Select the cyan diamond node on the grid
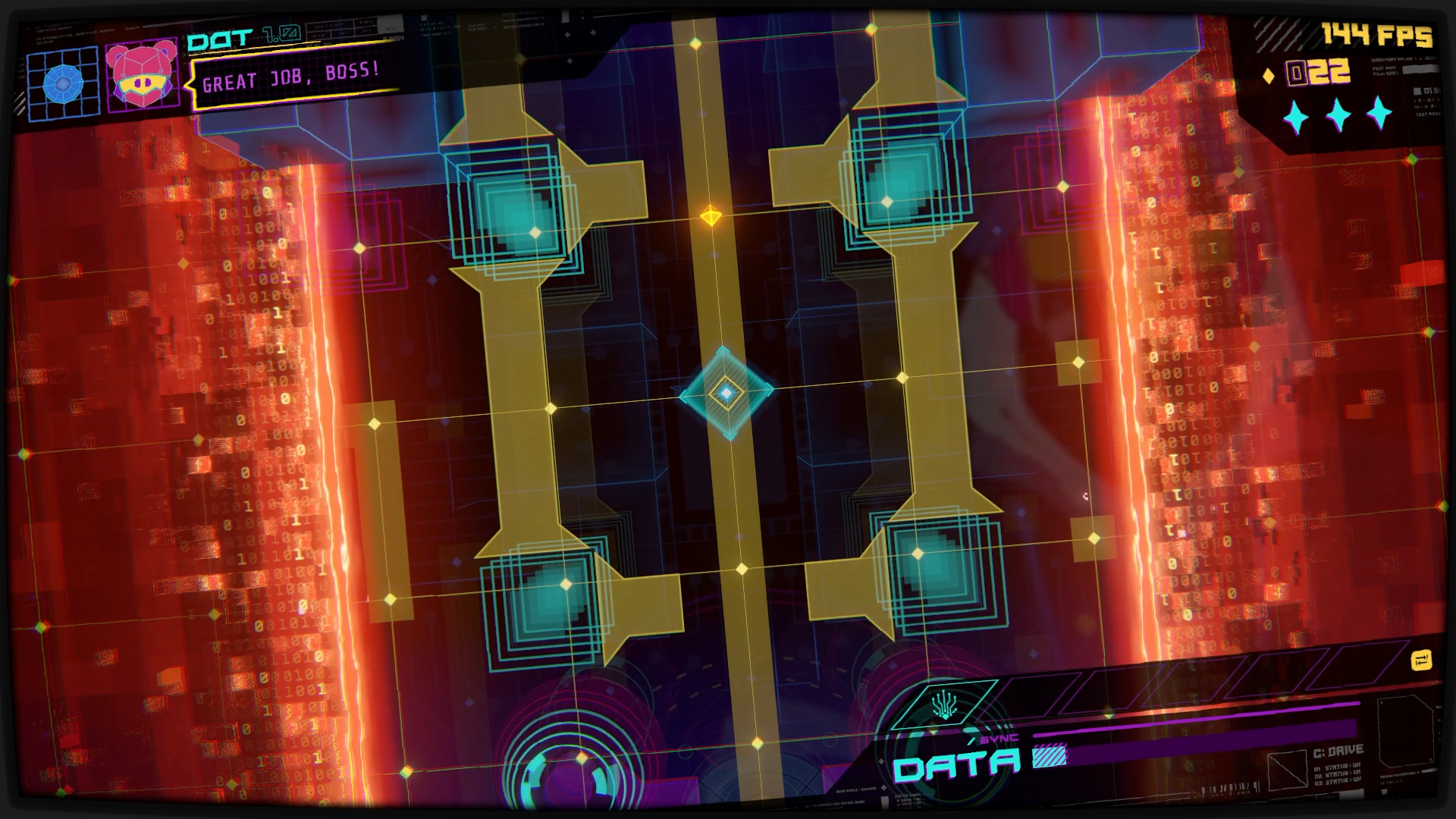1456x819 pixels. pyautogui.click(x=726, y=393)
